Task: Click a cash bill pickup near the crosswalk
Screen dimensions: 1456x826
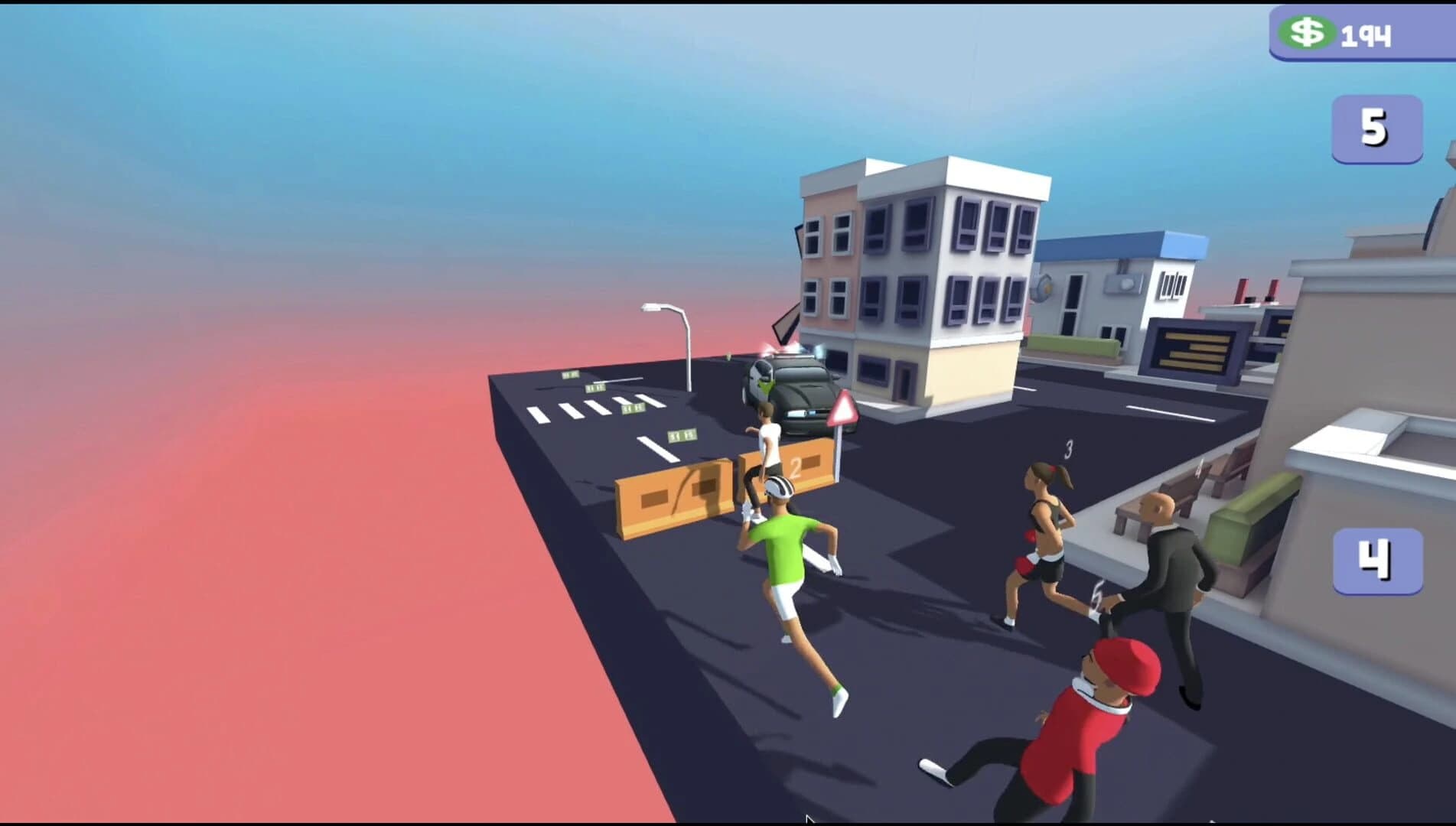Action: [634, 408]
